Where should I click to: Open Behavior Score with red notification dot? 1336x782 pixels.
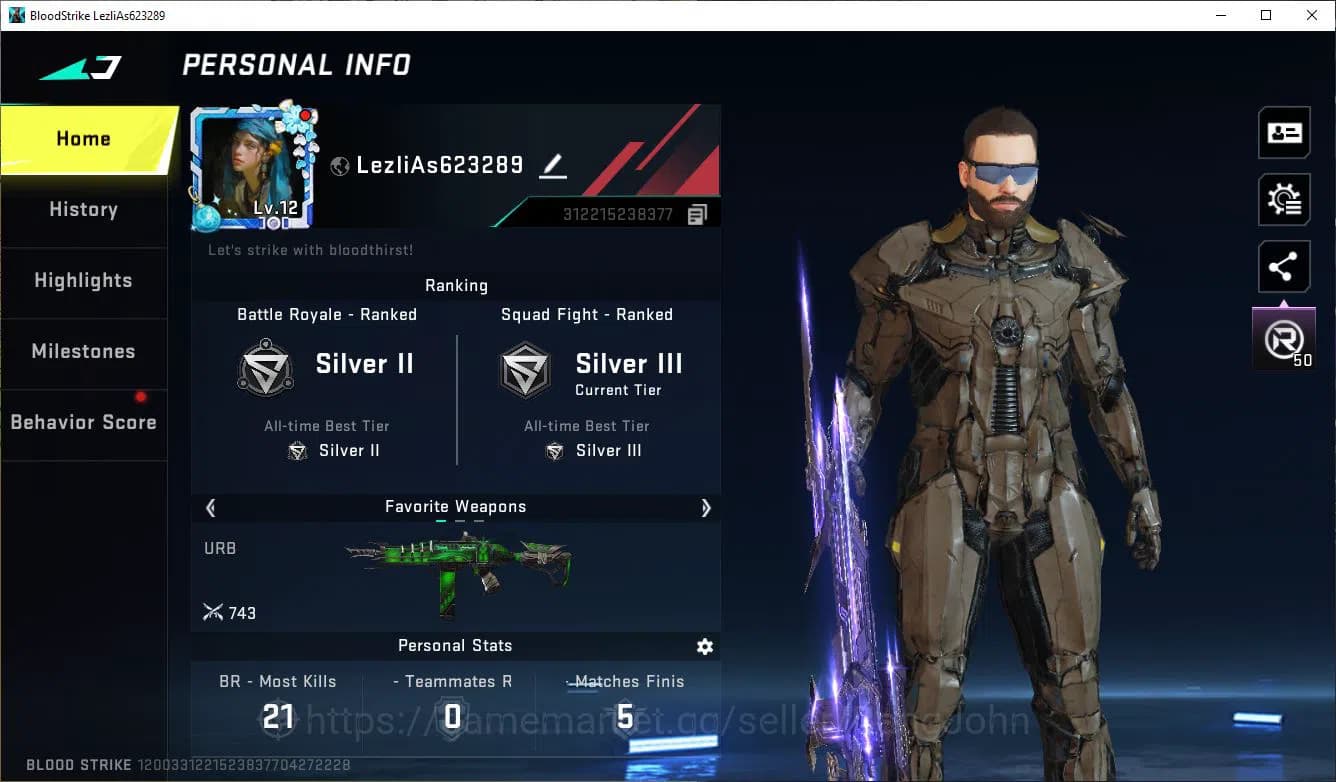click(83, 422)
